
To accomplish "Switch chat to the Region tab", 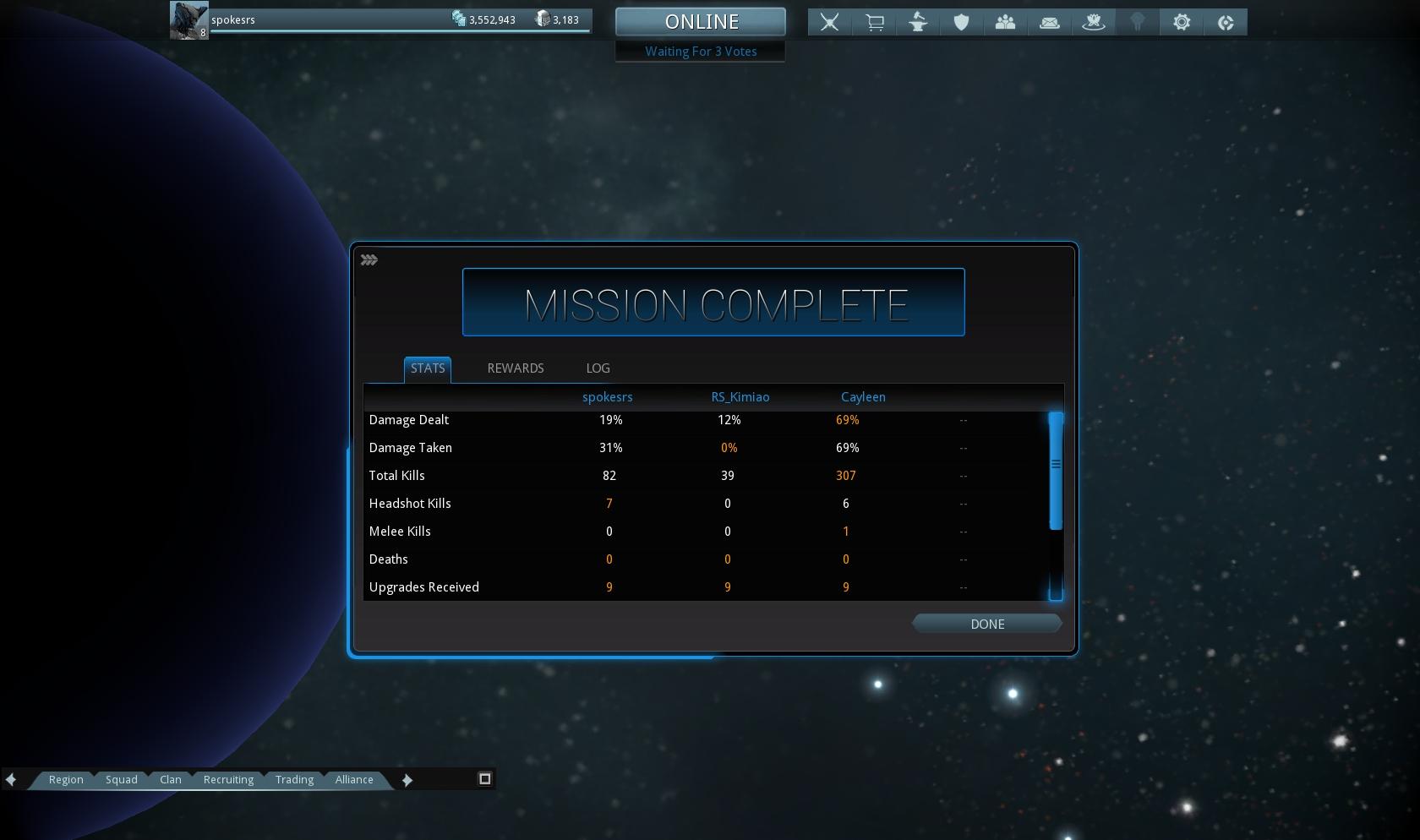I will click(x=66, y=779).
